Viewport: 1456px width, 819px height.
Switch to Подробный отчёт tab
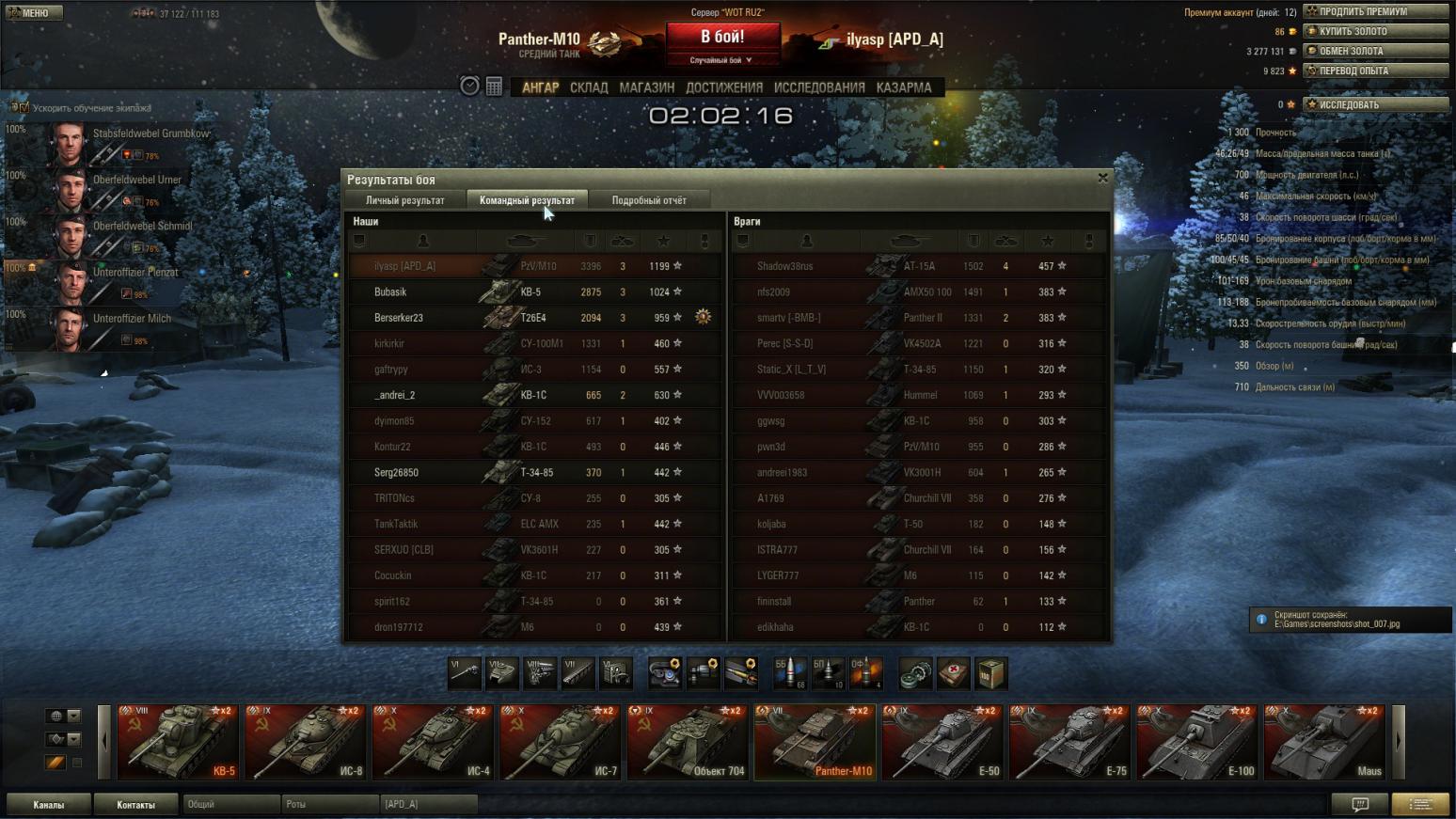tap(649, 200)
